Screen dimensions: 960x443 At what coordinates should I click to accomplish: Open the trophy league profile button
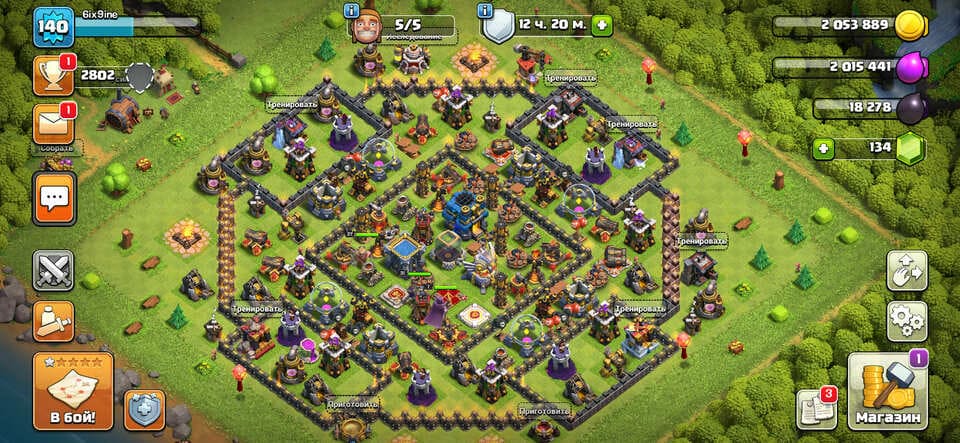click(52, 76)
